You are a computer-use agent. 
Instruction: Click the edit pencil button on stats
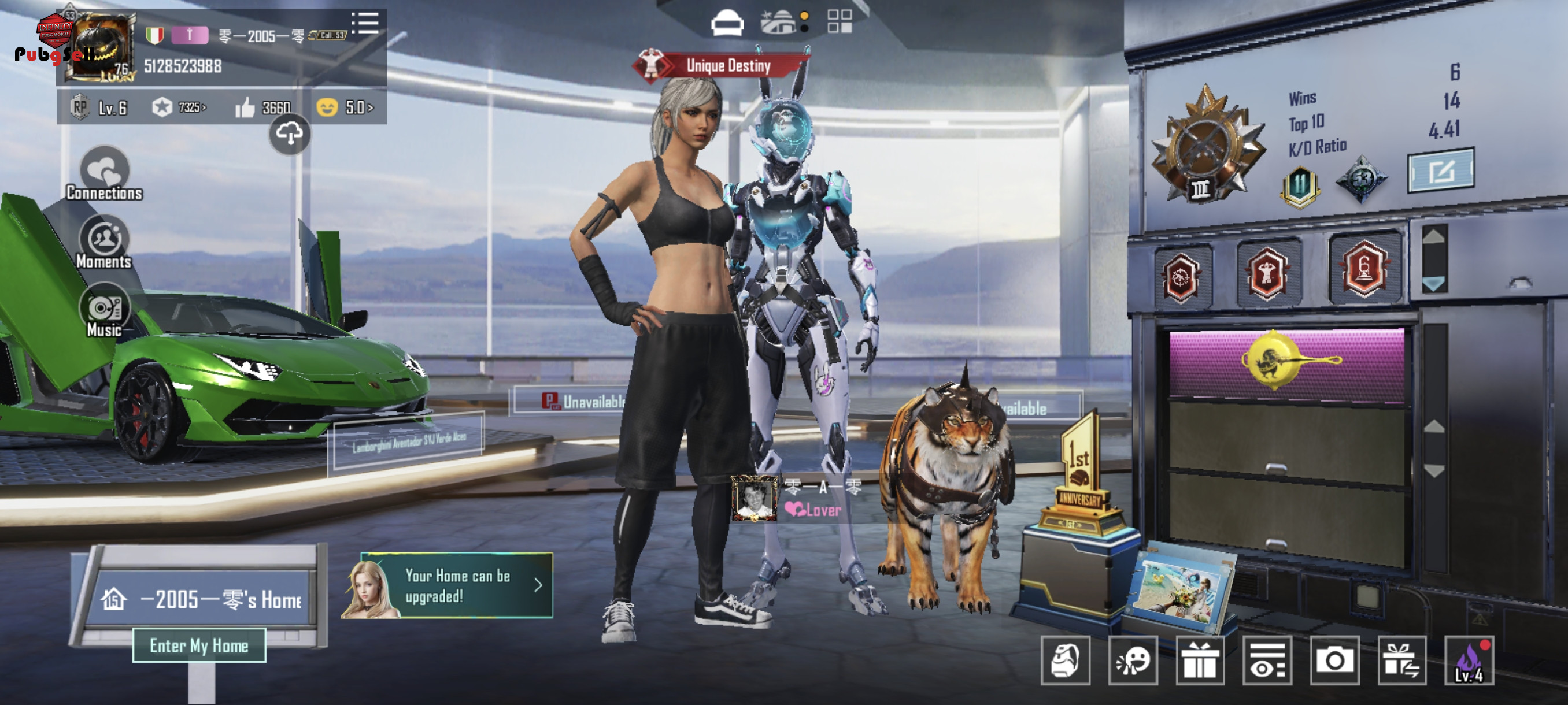pos(1441,171)
